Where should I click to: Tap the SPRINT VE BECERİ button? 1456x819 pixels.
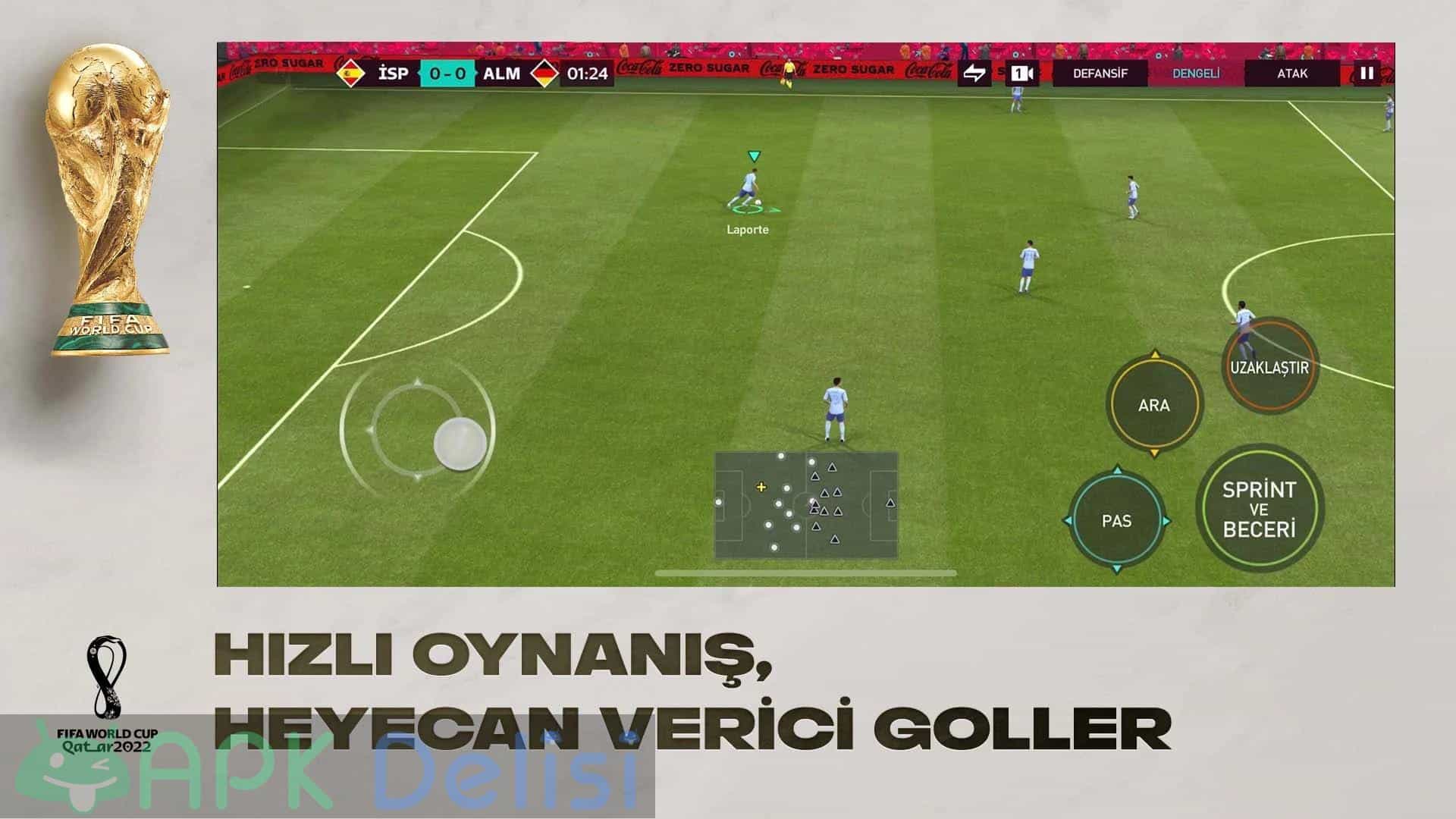(1260, 509)
